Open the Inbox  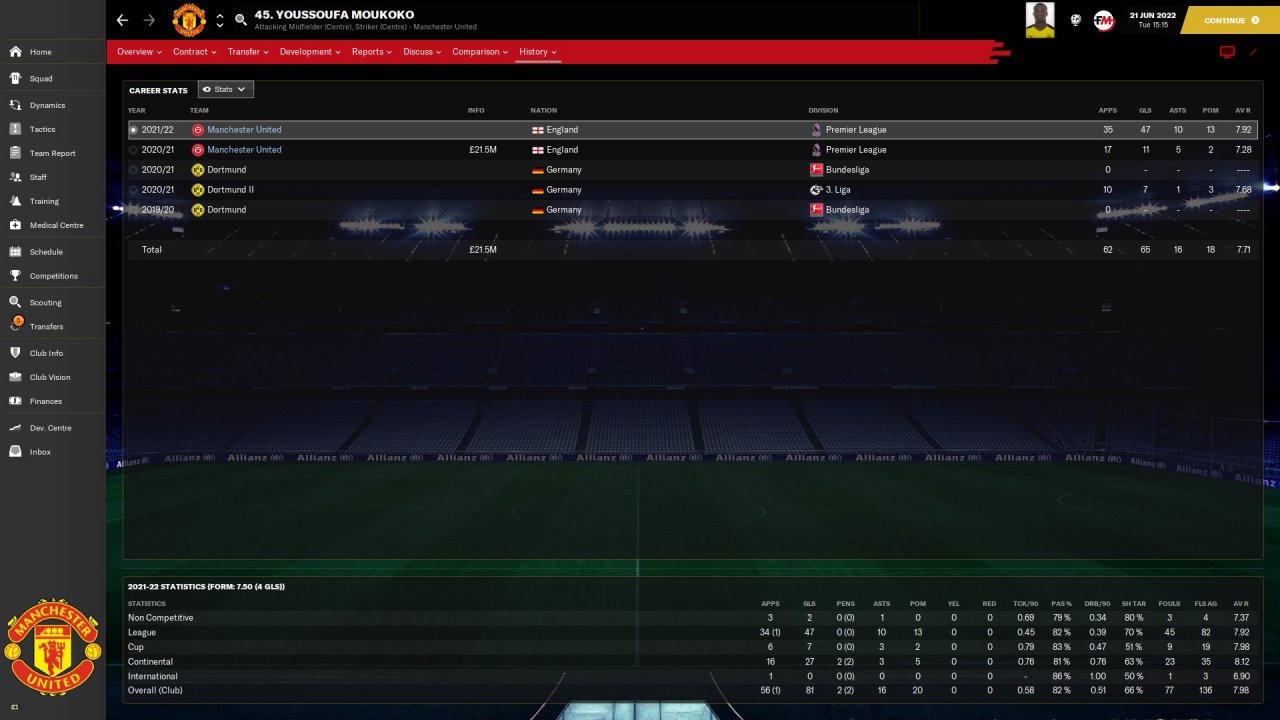pyautogui.click(x=40, y=452)
